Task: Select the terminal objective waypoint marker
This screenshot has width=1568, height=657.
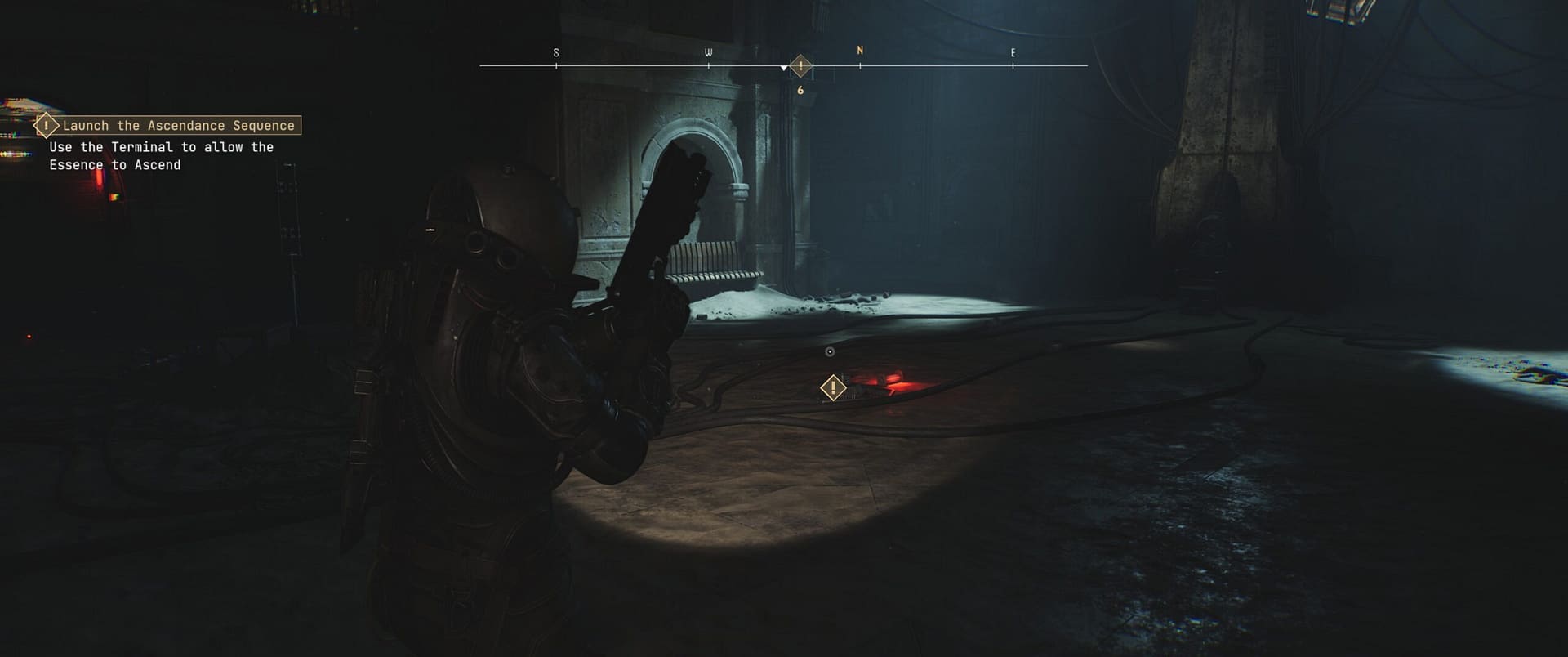Action: tap(832, 387)
